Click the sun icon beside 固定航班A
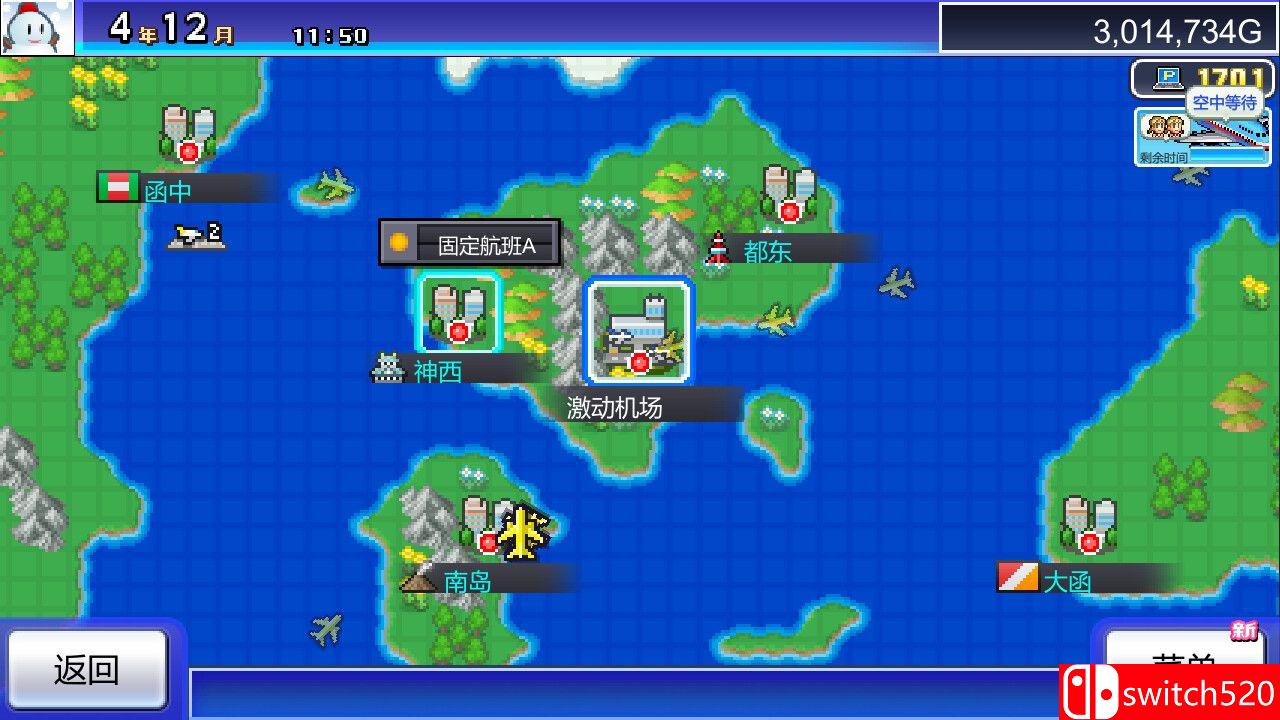Viewport: 1280px width, 720px height. pyautogui.click(x=397, y=243)
